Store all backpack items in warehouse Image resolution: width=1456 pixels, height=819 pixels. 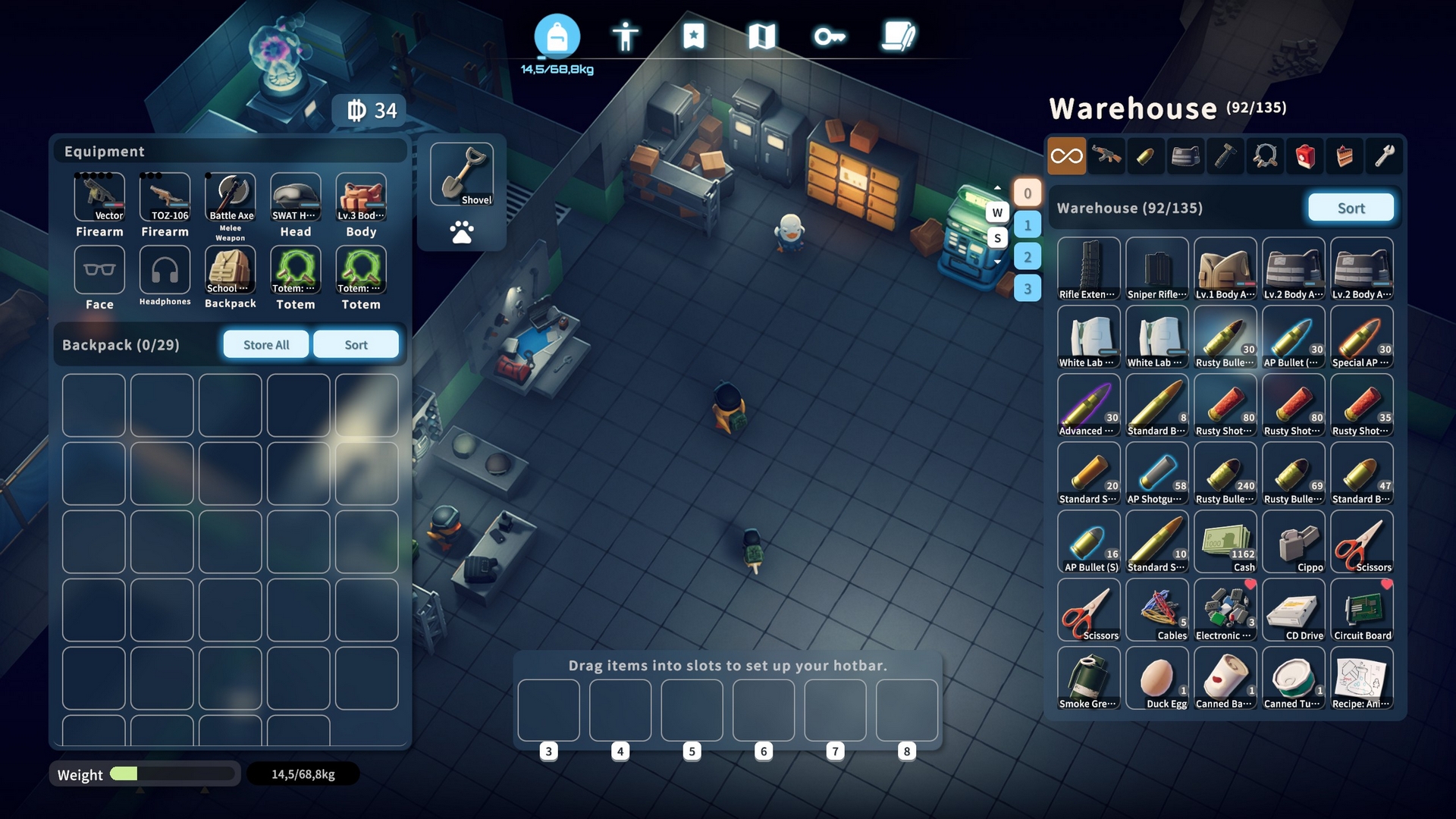tap(266, 344)
